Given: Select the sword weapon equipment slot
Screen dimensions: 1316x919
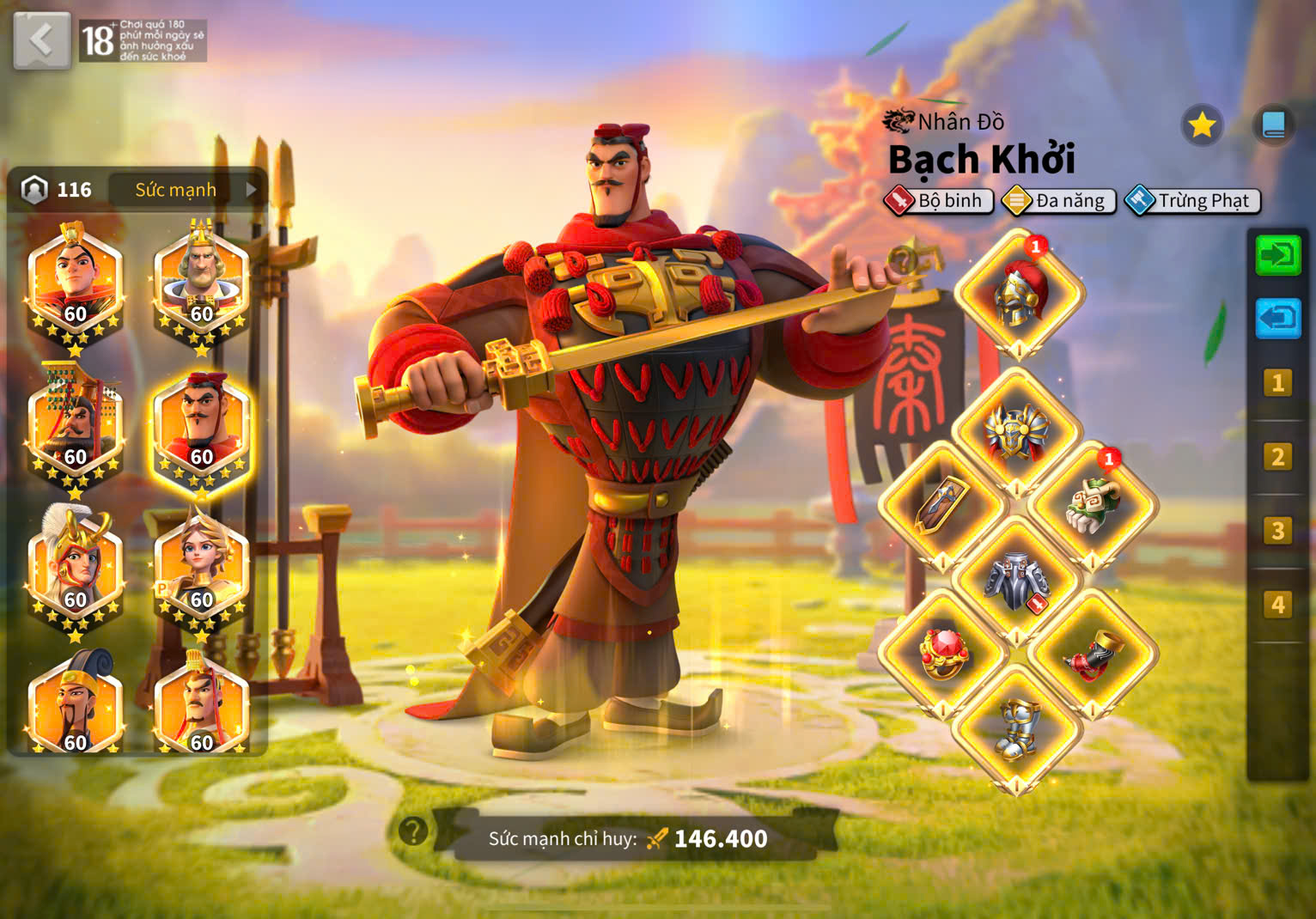Looking at the screenshot, I should tap(942, 505).
